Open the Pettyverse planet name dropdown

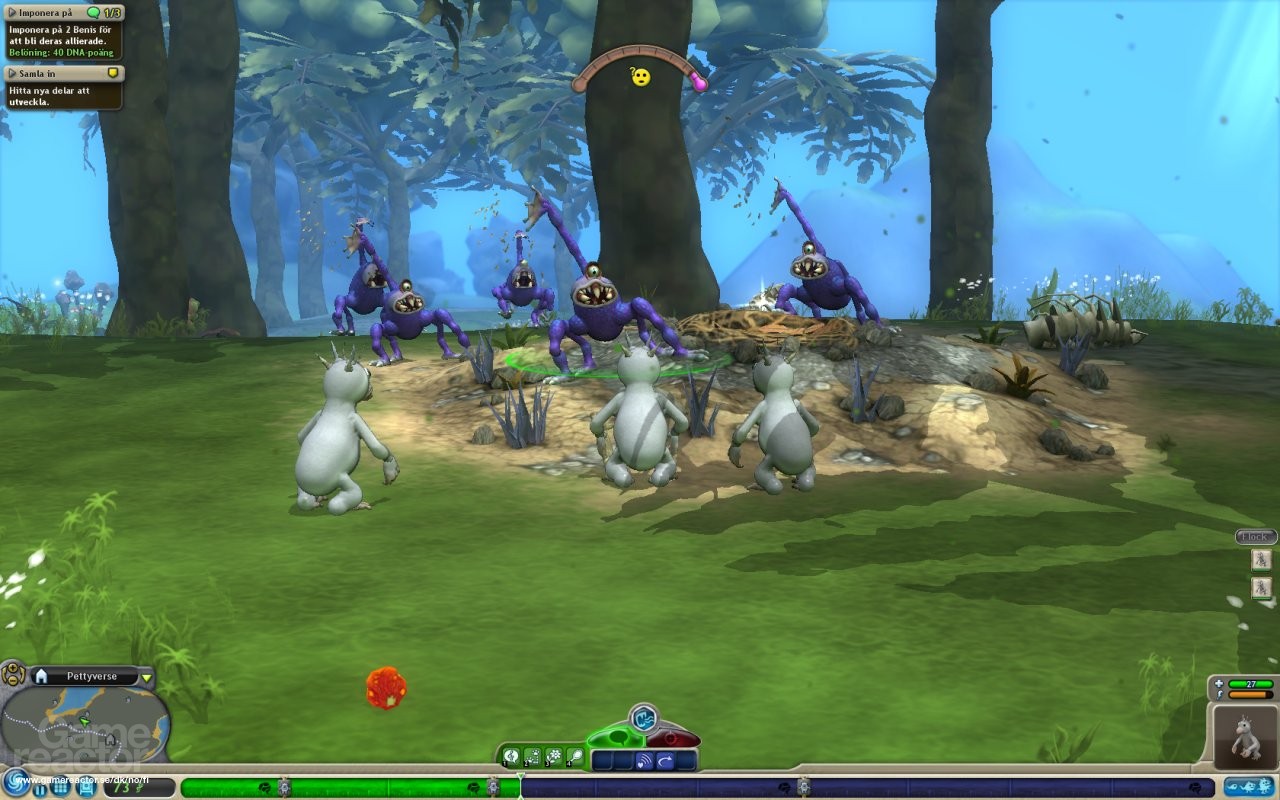click(x=147, y=677)
